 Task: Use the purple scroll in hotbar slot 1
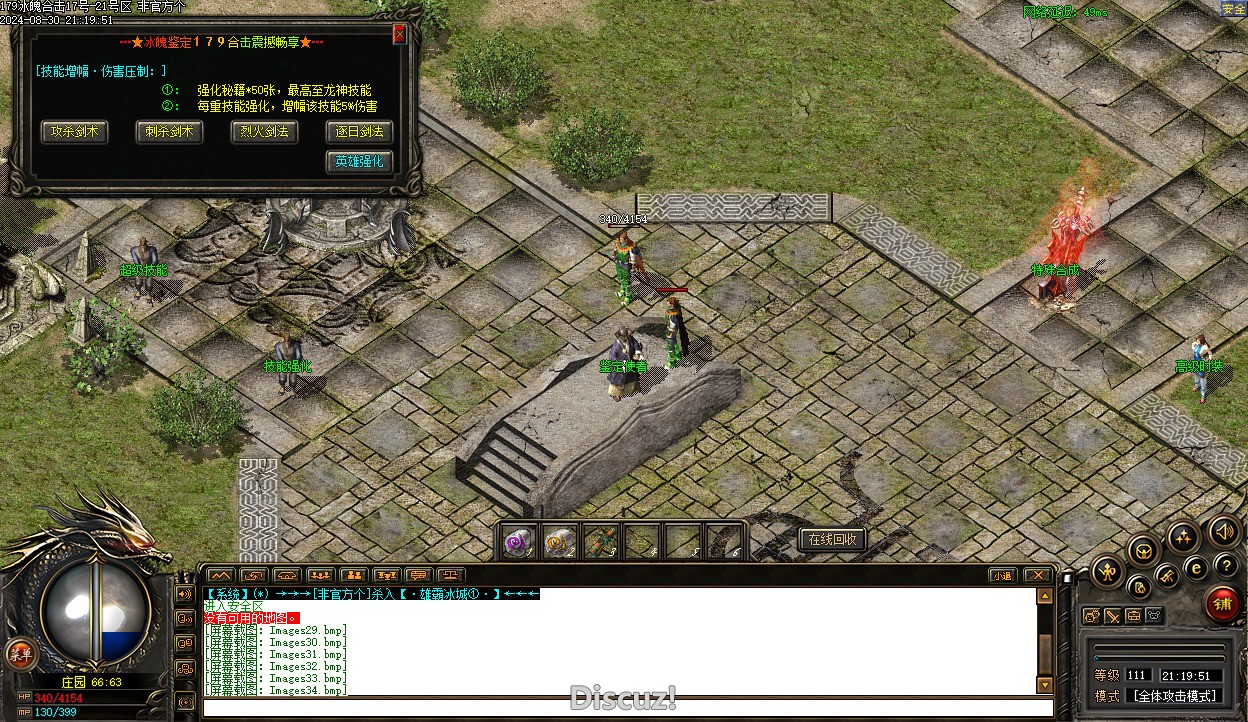tap(517, 541)
